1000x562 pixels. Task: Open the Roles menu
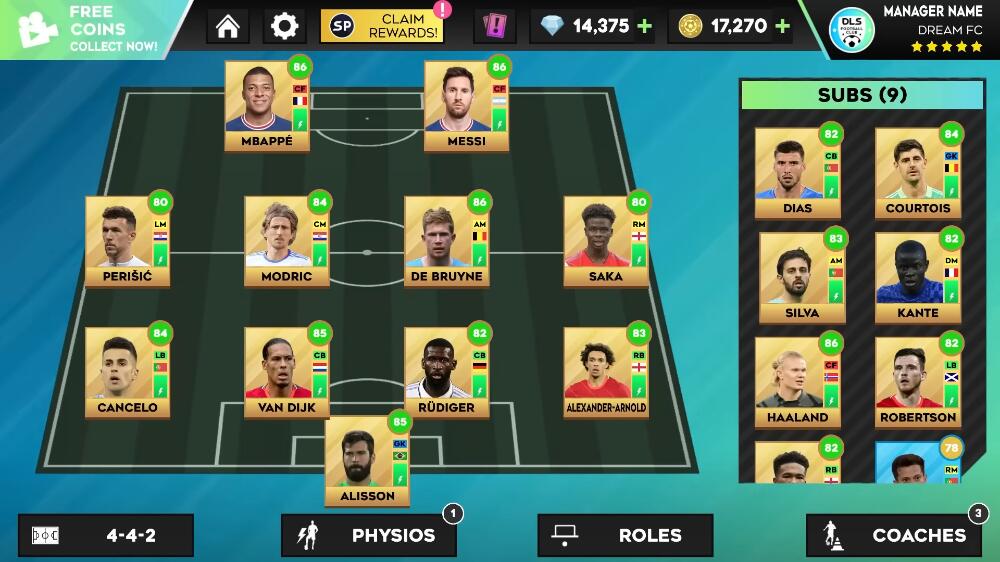tap(625, 535)
